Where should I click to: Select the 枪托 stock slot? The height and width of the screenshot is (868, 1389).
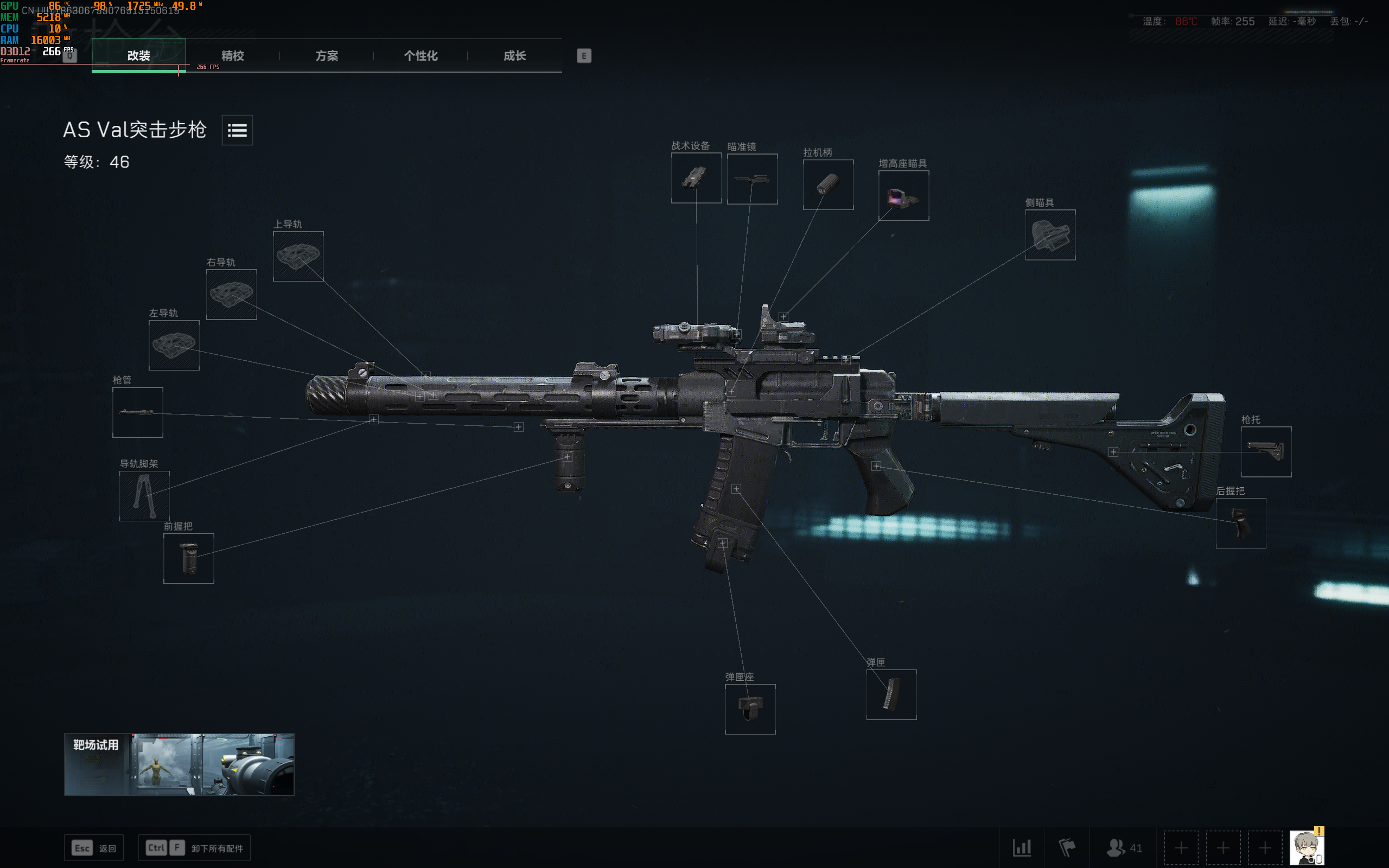[1266, 452]
